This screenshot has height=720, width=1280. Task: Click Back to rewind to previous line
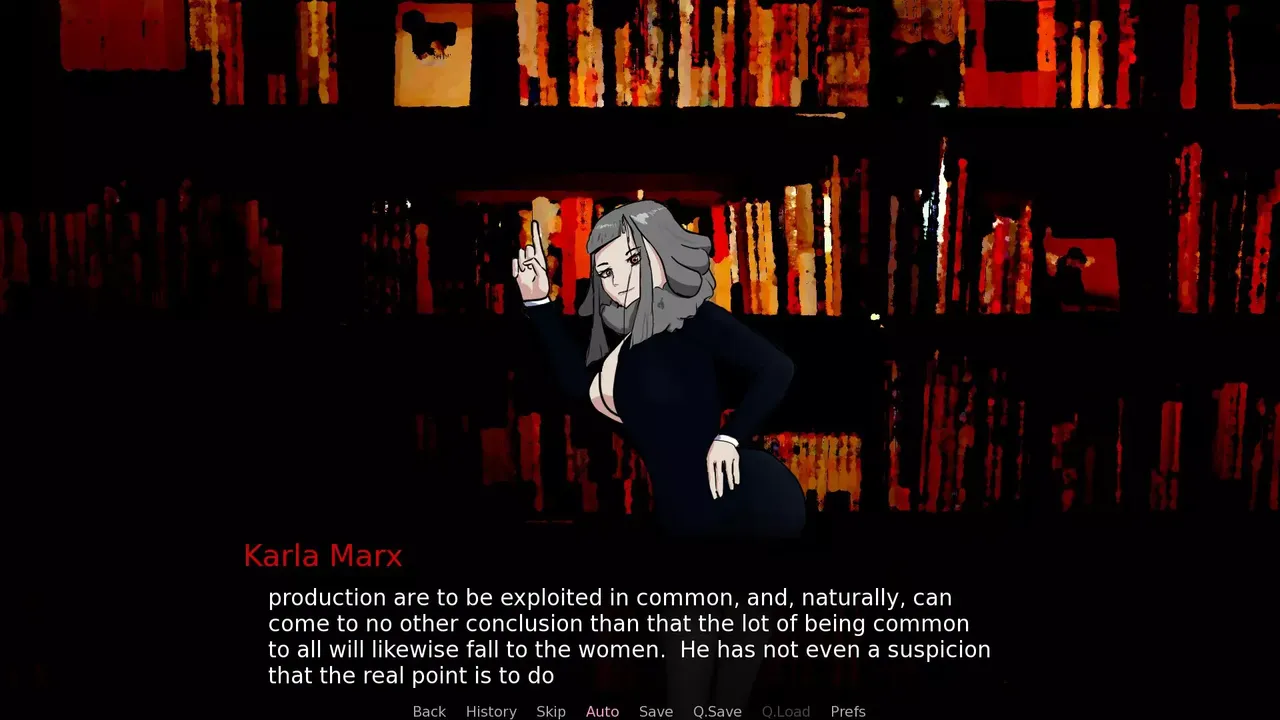click(429, 711)
